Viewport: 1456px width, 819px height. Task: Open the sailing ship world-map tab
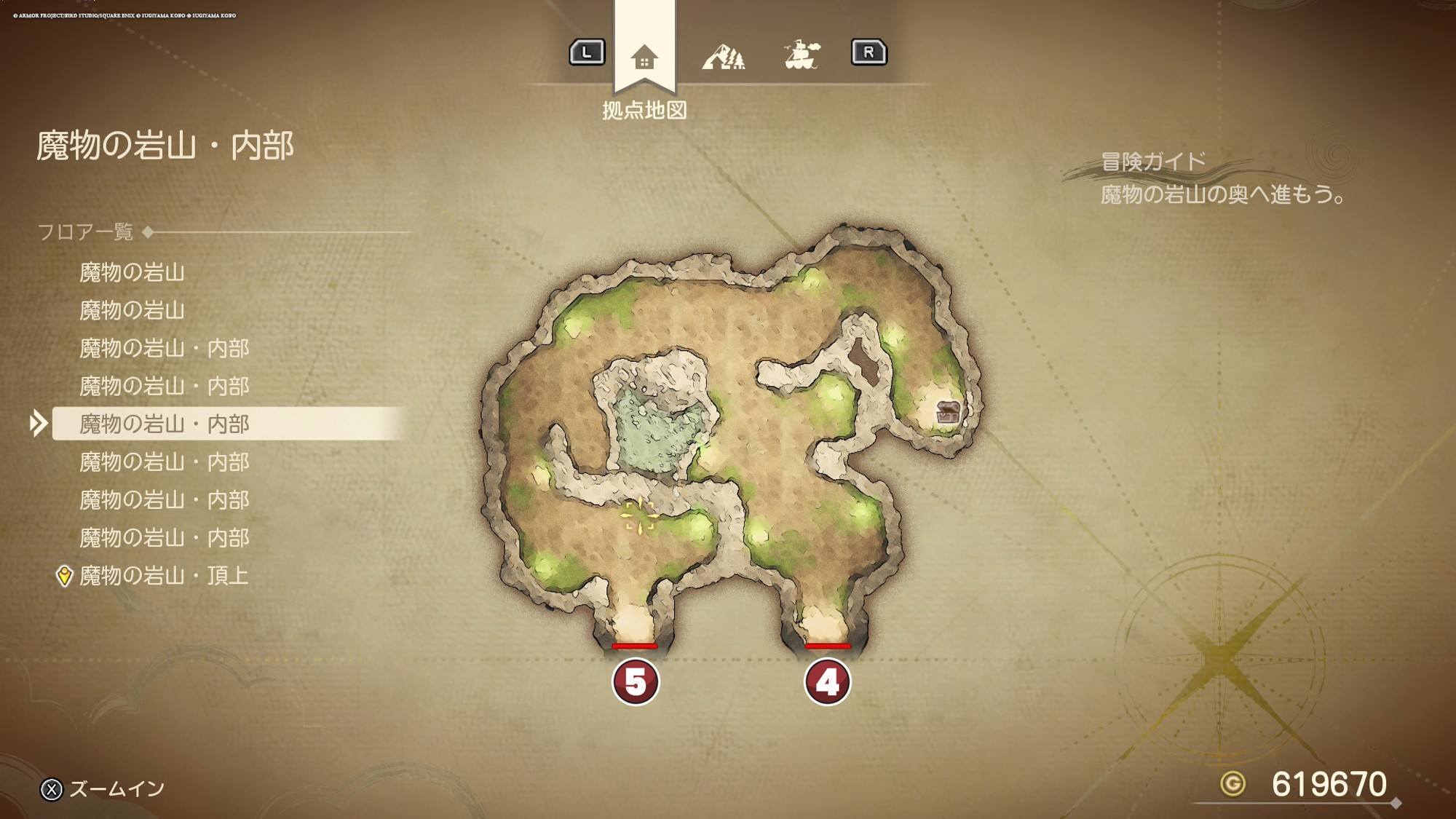(802, 55)
